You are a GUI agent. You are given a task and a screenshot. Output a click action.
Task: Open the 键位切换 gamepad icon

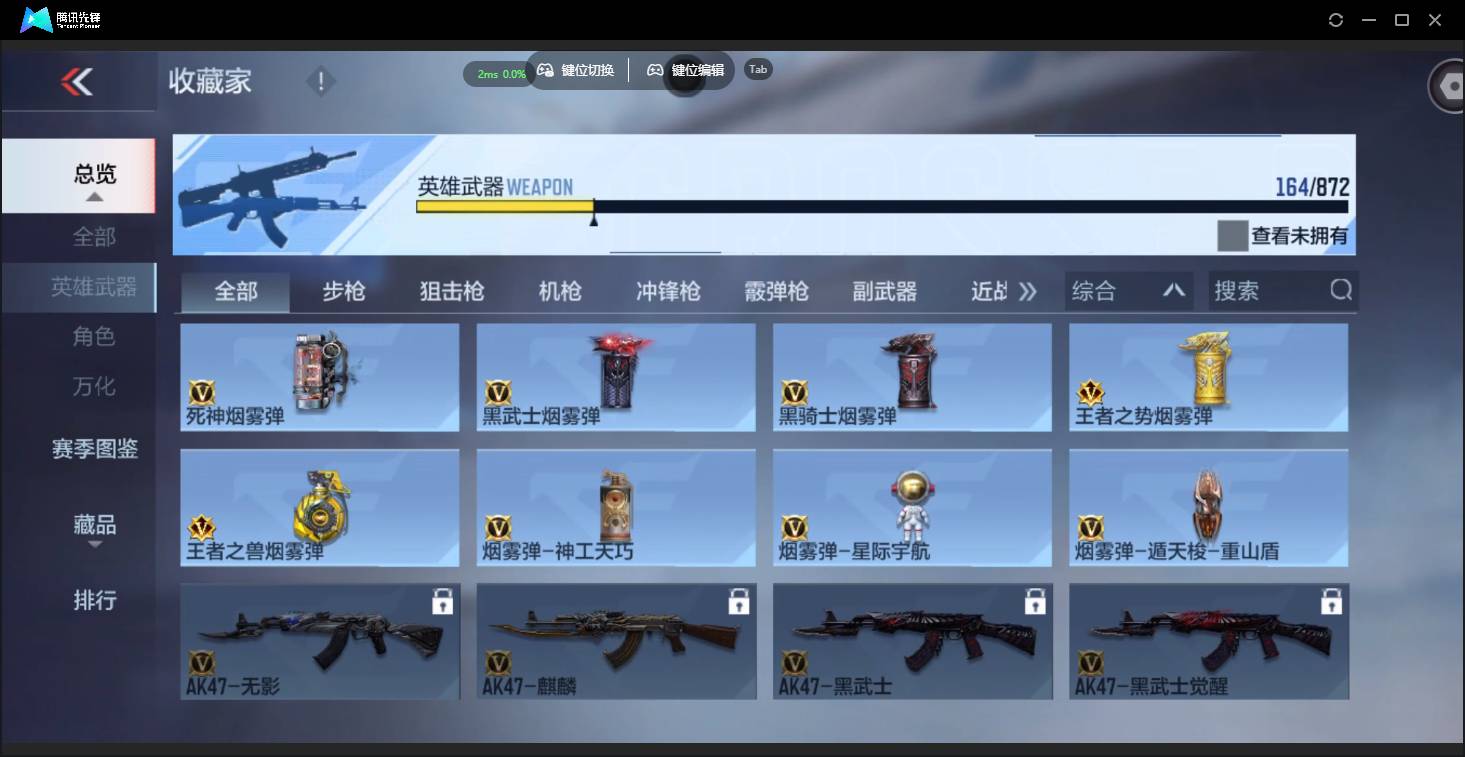[x=545, y=69]
